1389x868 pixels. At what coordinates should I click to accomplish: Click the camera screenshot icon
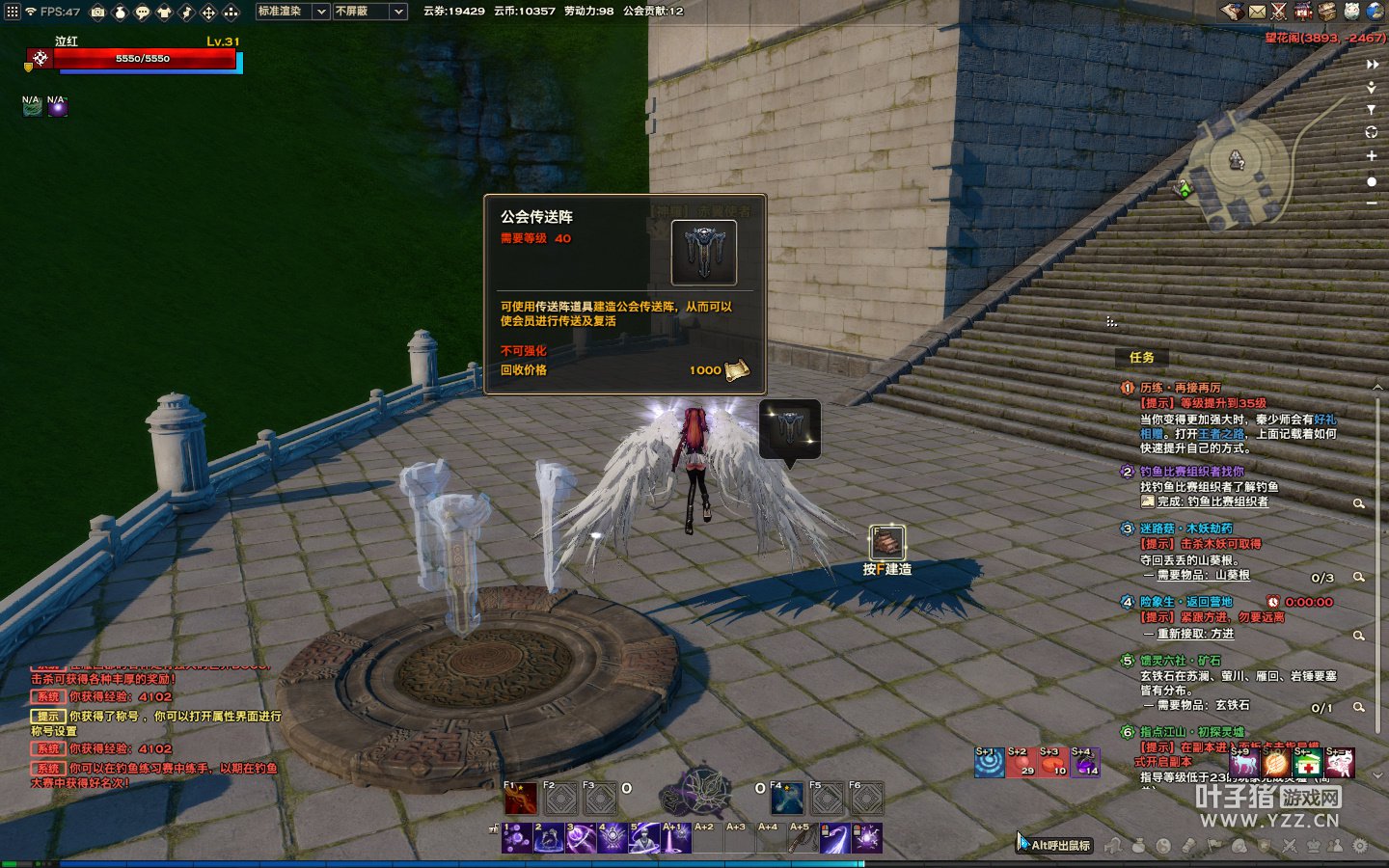point(97,12)
